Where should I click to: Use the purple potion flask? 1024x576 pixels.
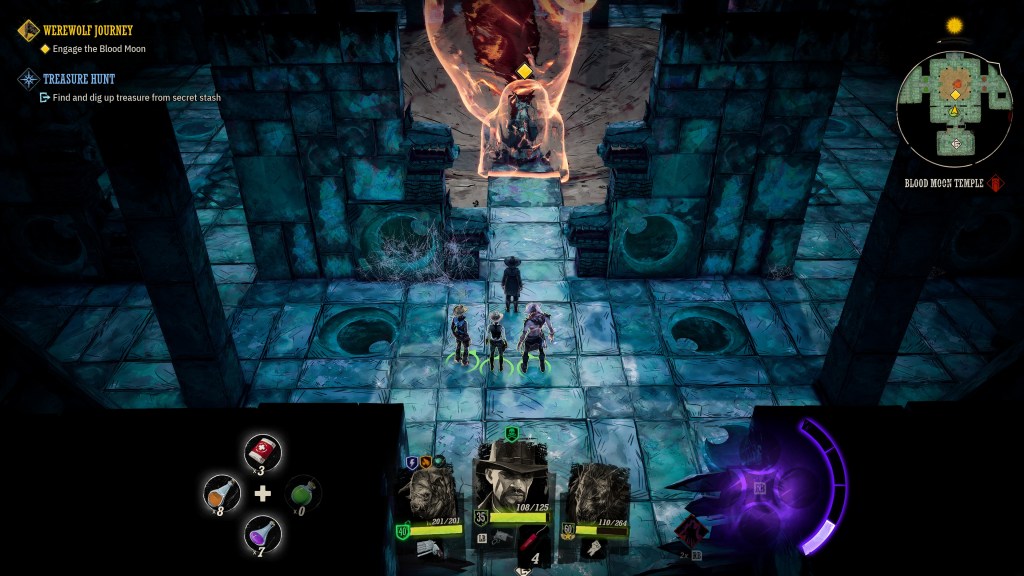[262, 533]
